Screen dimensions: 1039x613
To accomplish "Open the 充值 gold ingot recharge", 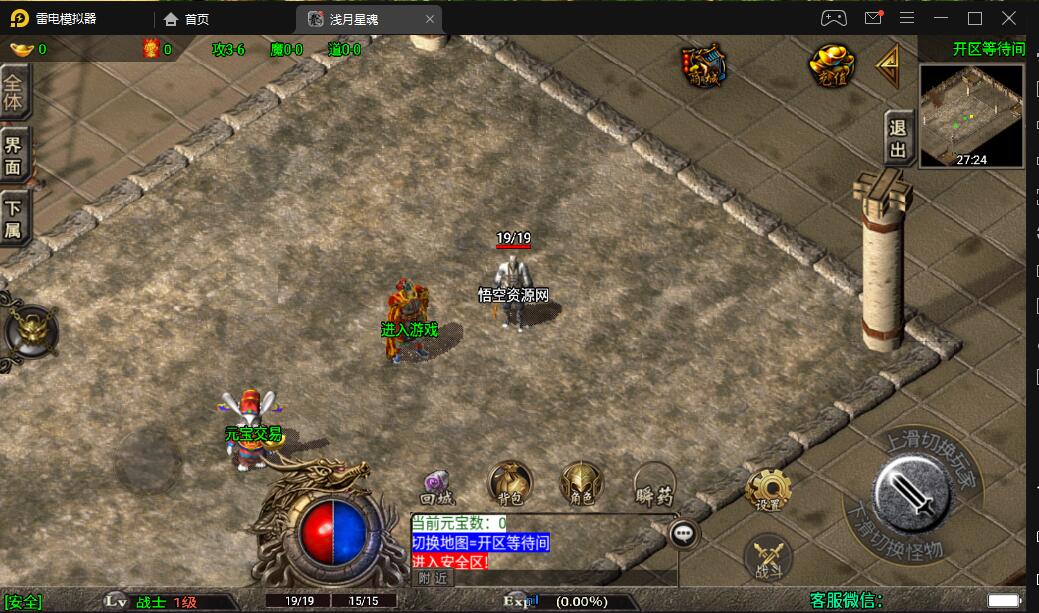I will 830,65.
